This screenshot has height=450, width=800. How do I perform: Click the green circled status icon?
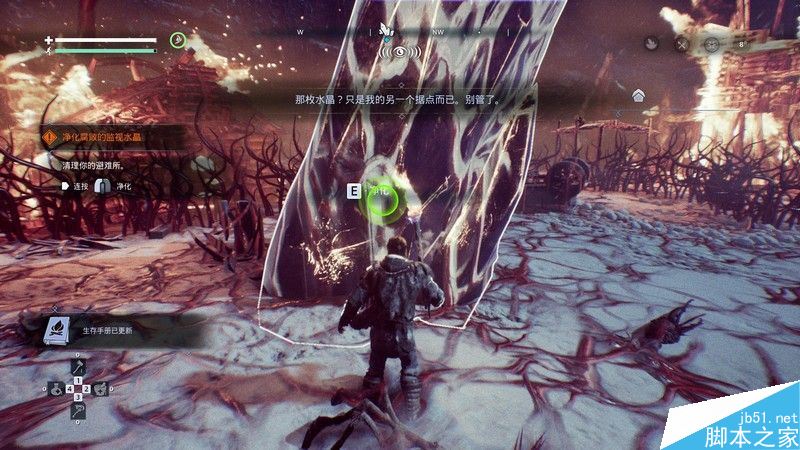tap(178, 40)
